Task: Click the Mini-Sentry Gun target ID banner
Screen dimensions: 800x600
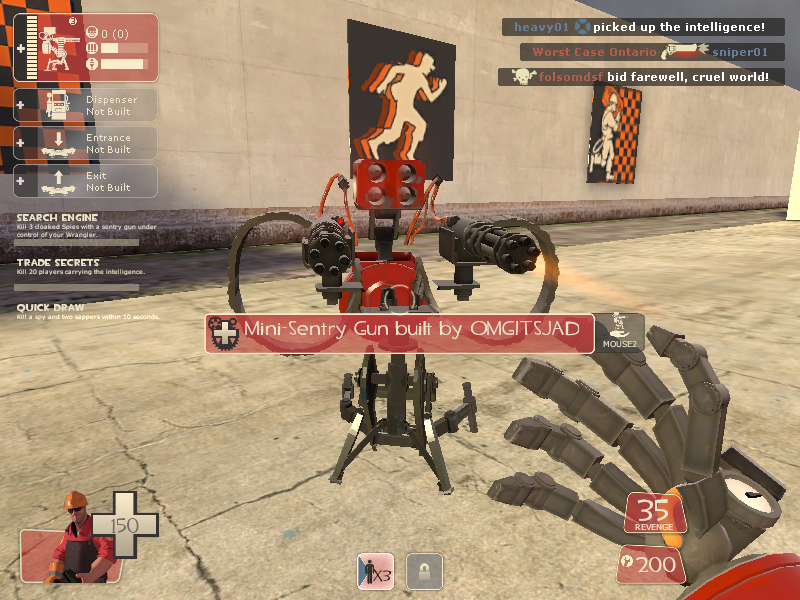Action: tap(400, 333)
